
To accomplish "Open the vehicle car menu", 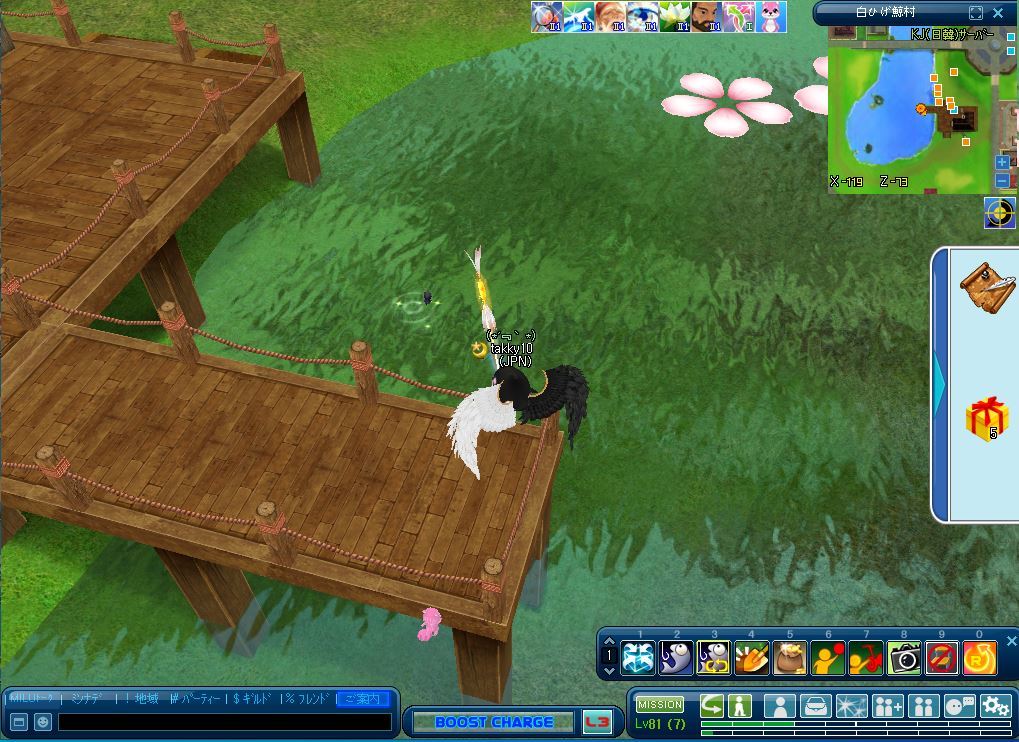I will click(x=815, y=706).
